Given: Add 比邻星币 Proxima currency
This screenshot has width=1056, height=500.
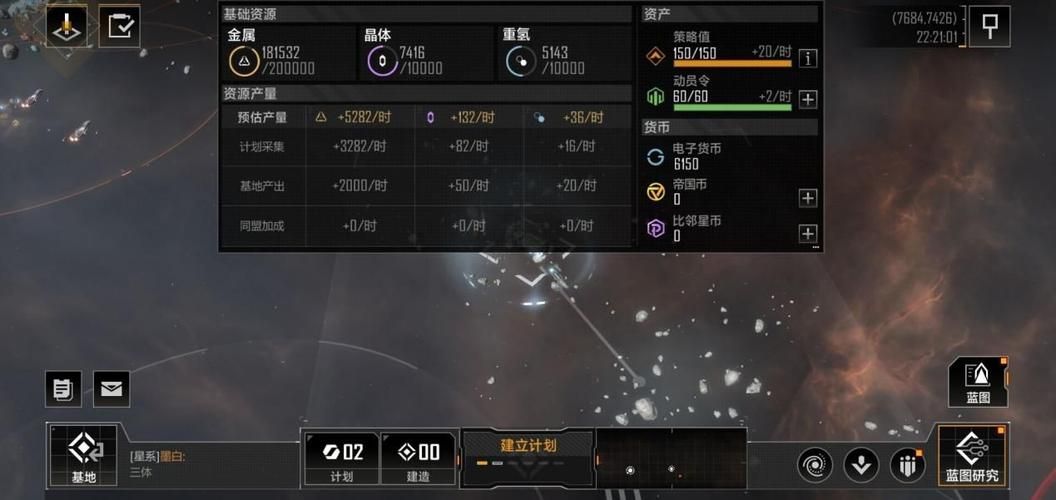Looking at the screenshot, I should pyautogui.click(x=808, y=234).
